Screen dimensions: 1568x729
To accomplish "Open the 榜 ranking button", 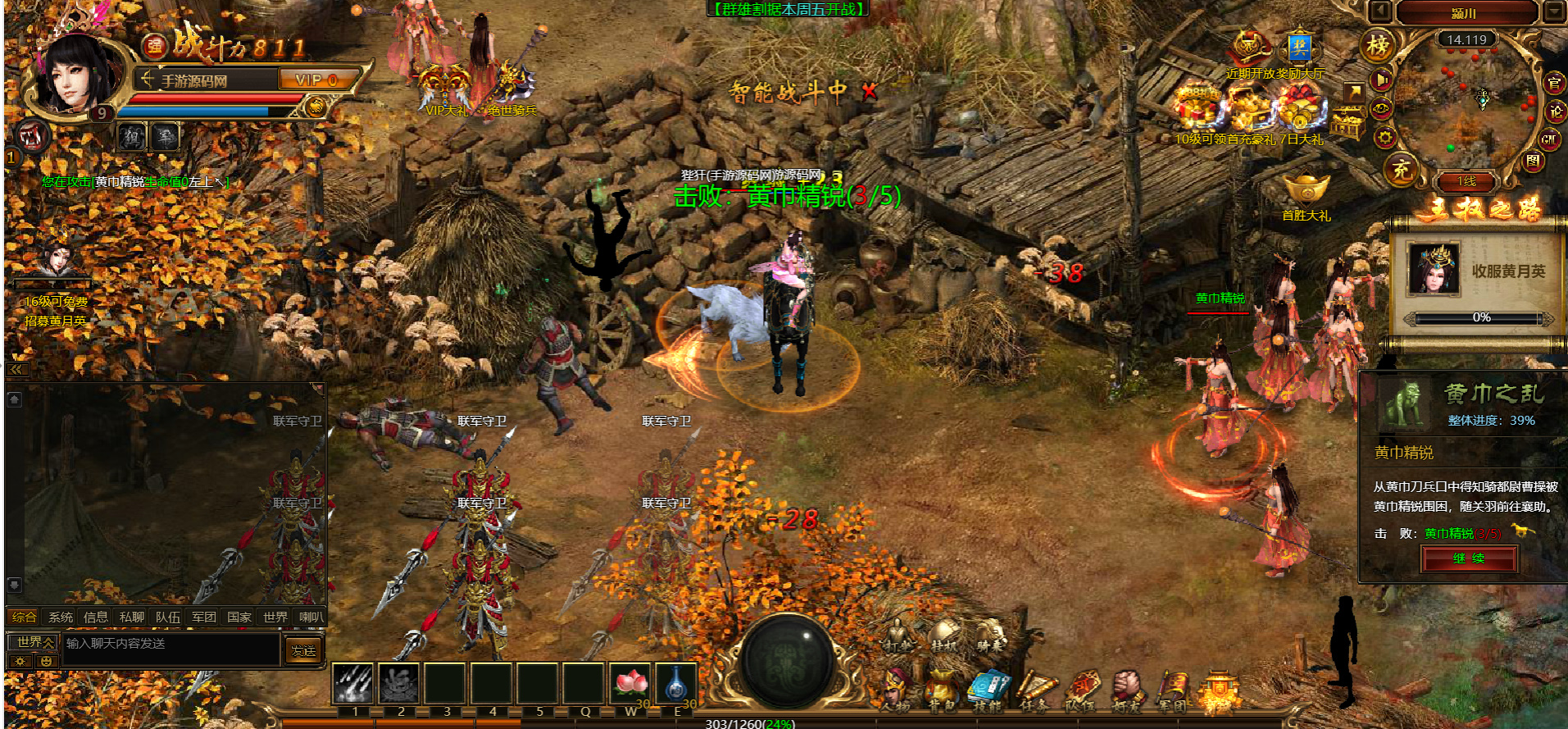I will (x=1378, y=46).
